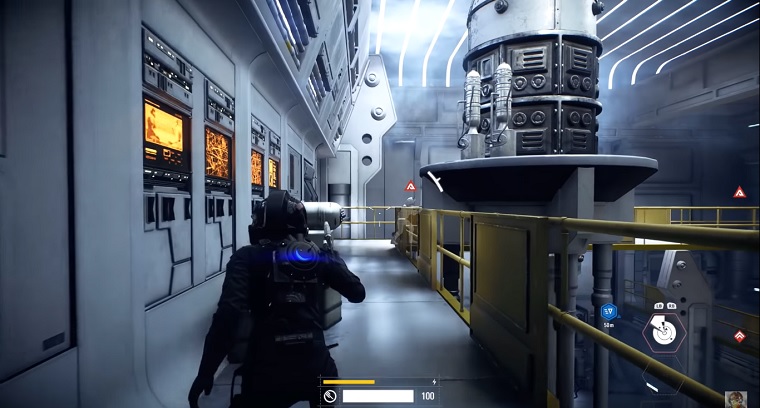Open the player avatar thumbnail in the corner
Image resolution: width=760 pixels, height=408 pixels.
[736, 399]
